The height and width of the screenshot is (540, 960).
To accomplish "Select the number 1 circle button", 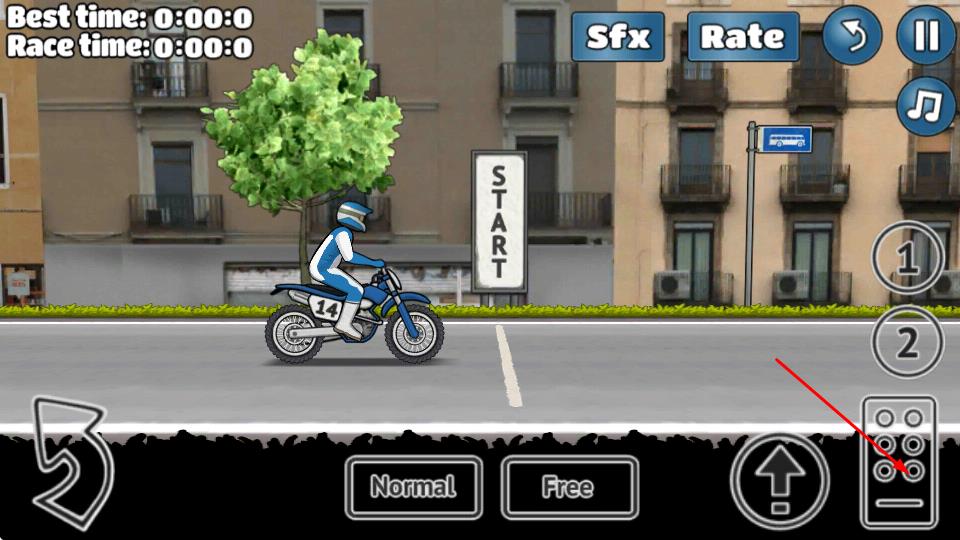I will 907,260.
